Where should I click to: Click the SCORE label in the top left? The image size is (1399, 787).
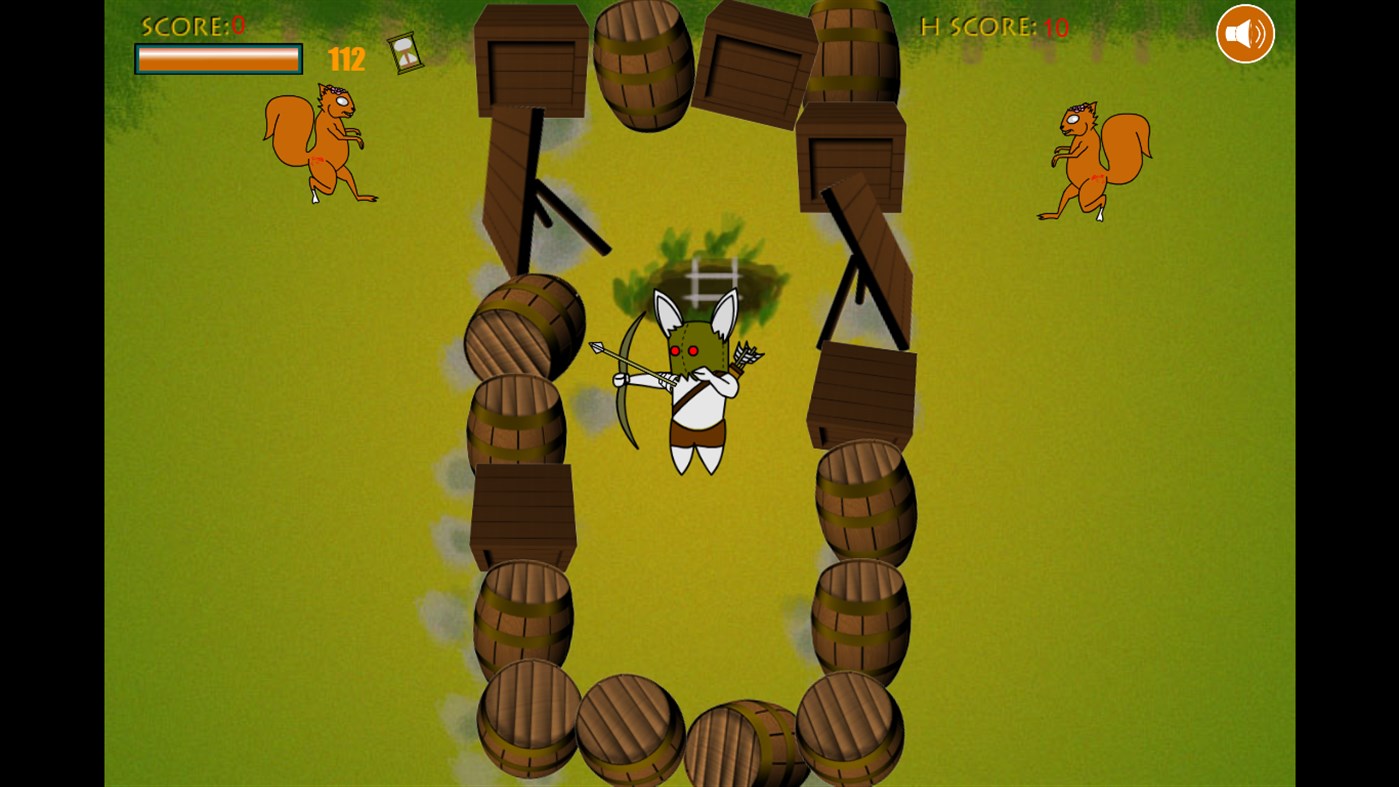185,26
